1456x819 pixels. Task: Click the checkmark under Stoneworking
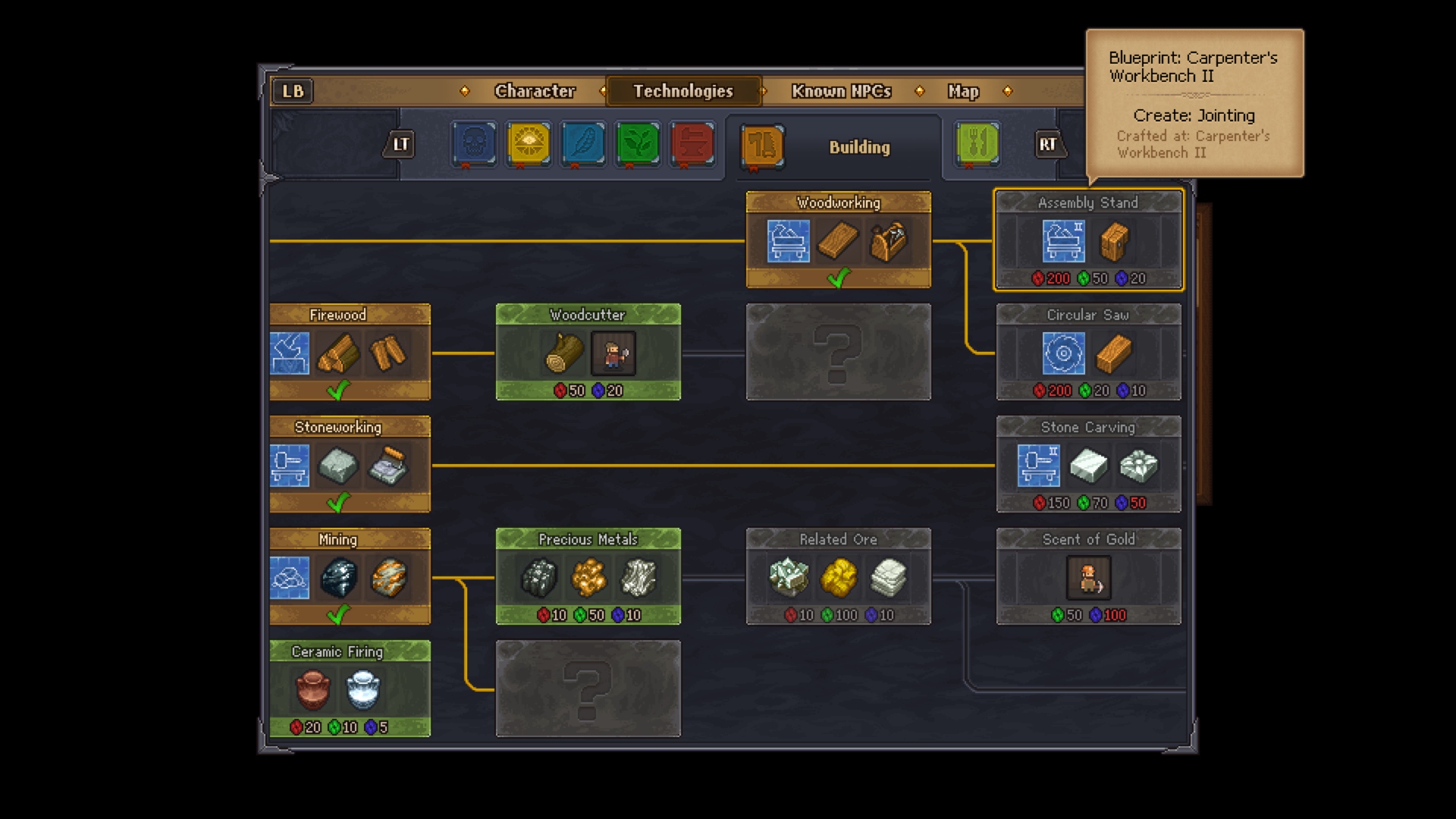click(340, 500)
